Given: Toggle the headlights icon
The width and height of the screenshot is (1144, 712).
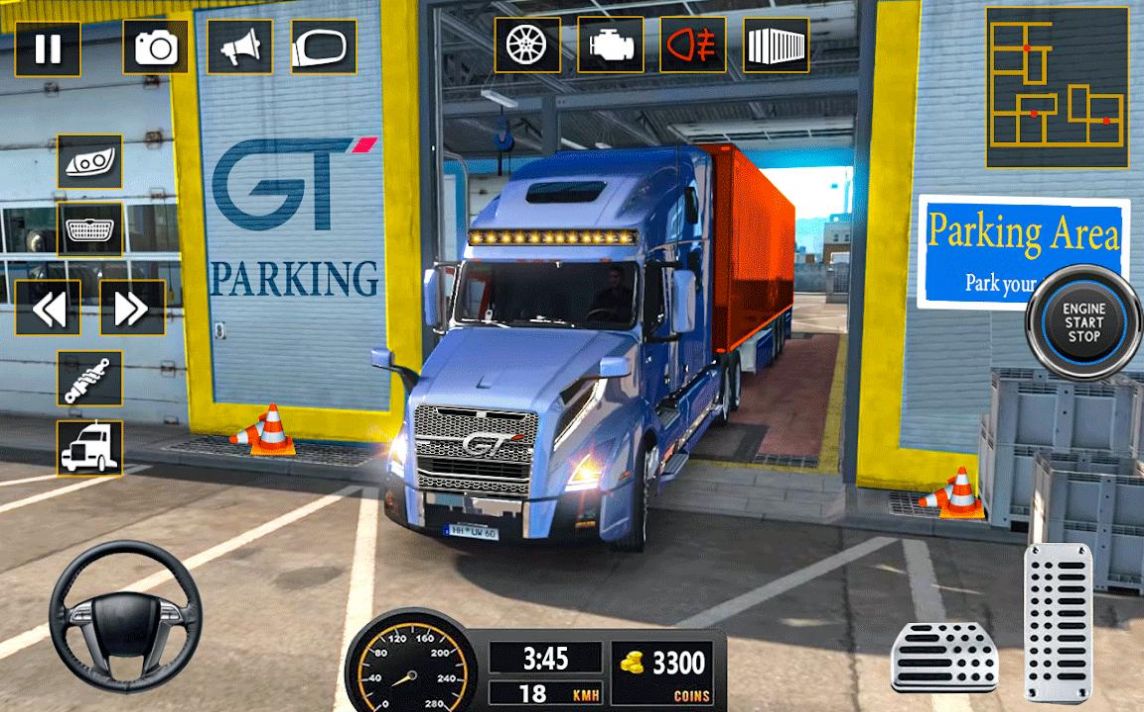Looking at the screenshot, I should click(x=90, y=162).
